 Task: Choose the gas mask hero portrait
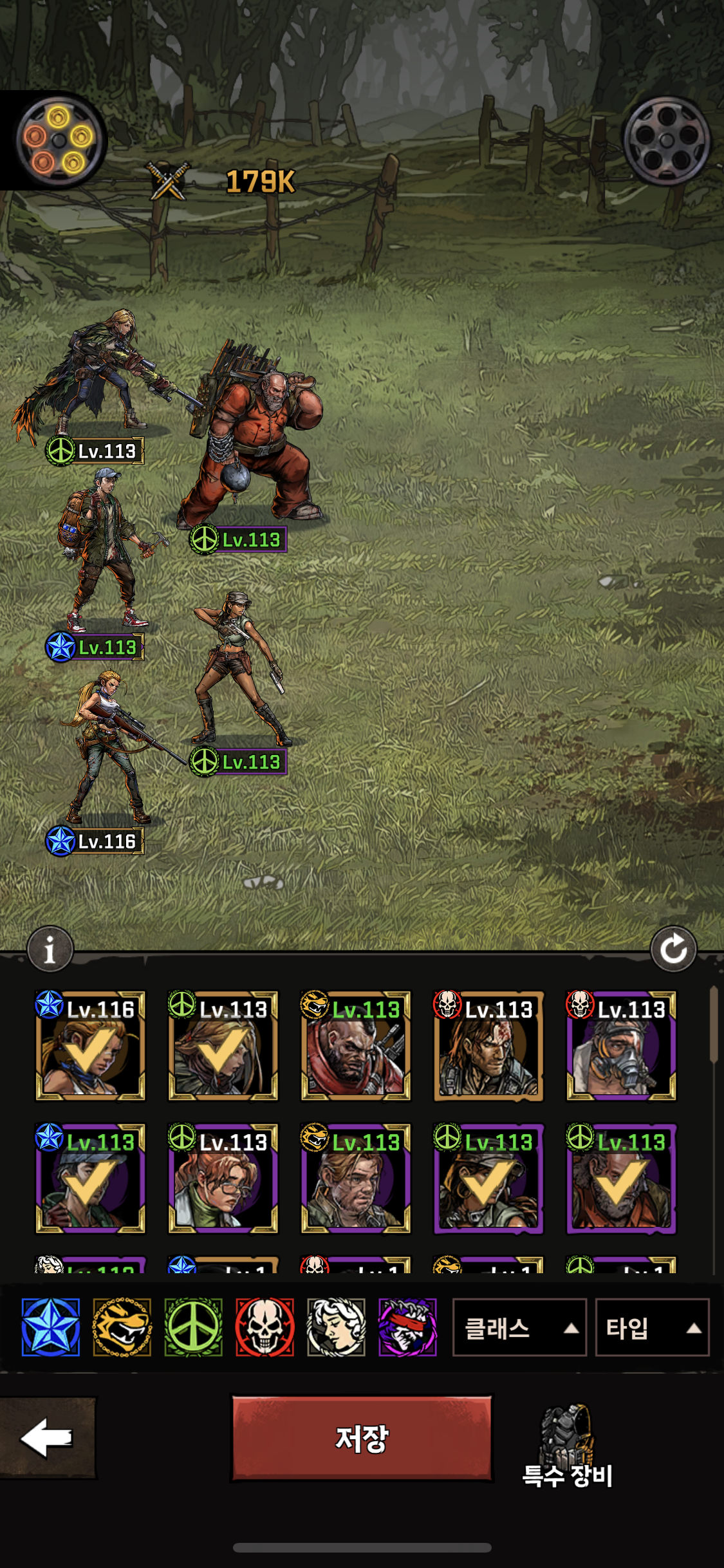tap(621, 1046)
